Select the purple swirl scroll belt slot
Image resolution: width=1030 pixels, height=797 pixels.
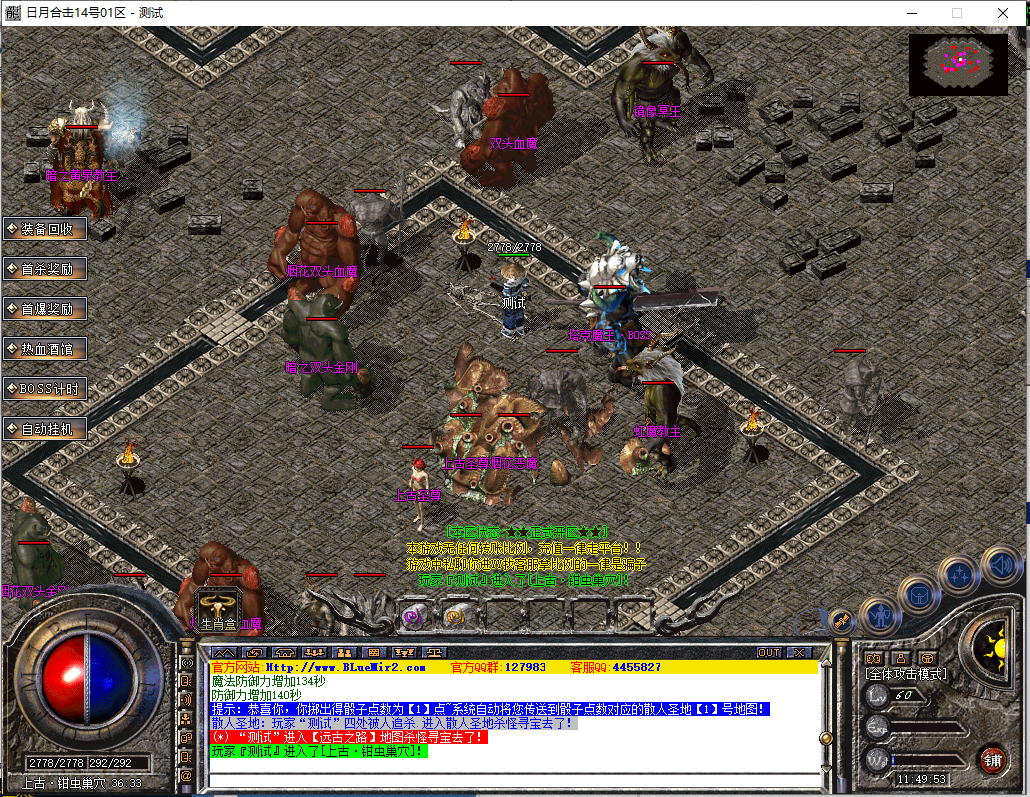(x=411, y=616)
